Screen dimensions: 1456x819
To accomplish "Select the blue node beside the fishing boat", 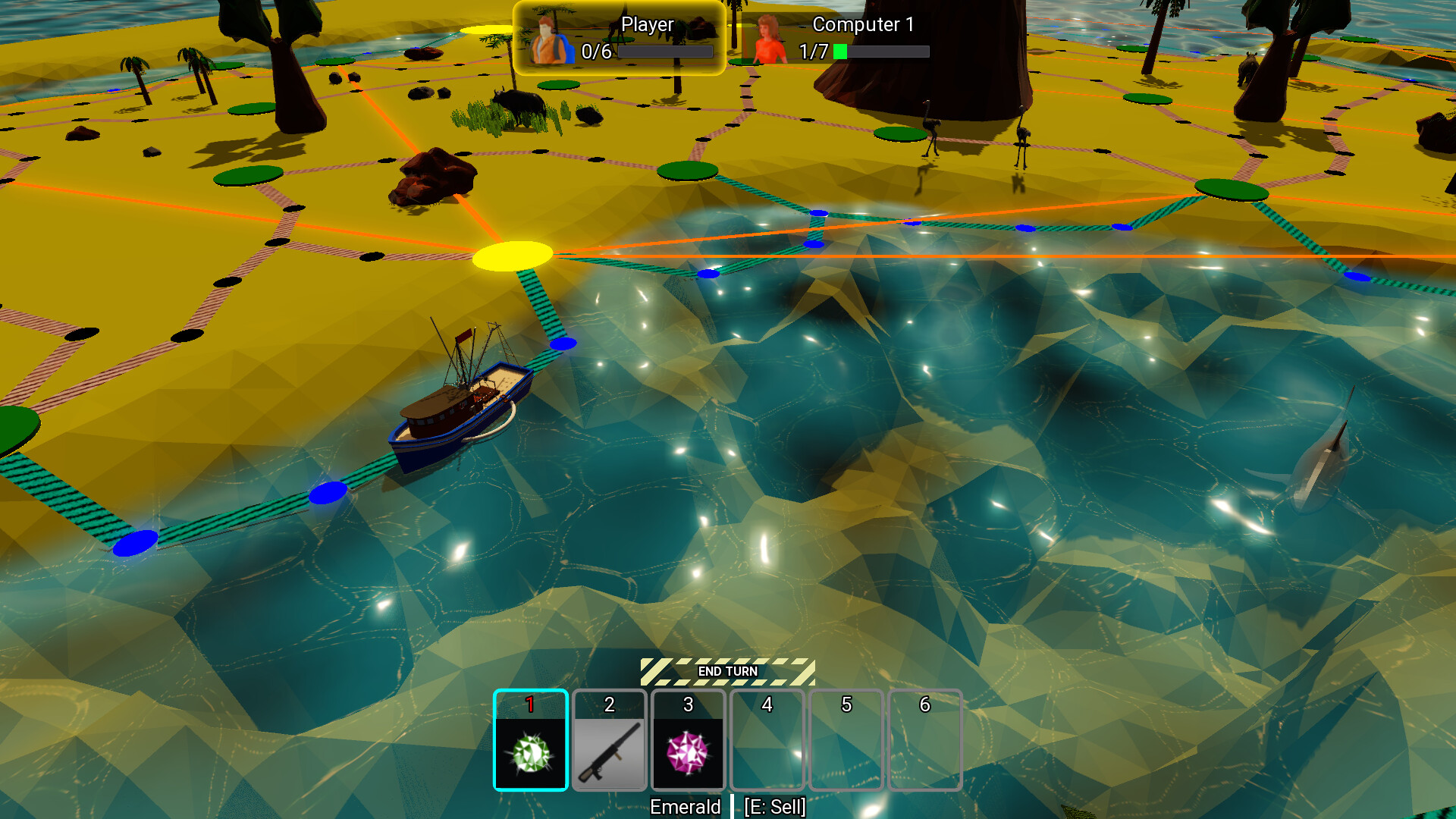I will tap(562, 344).
